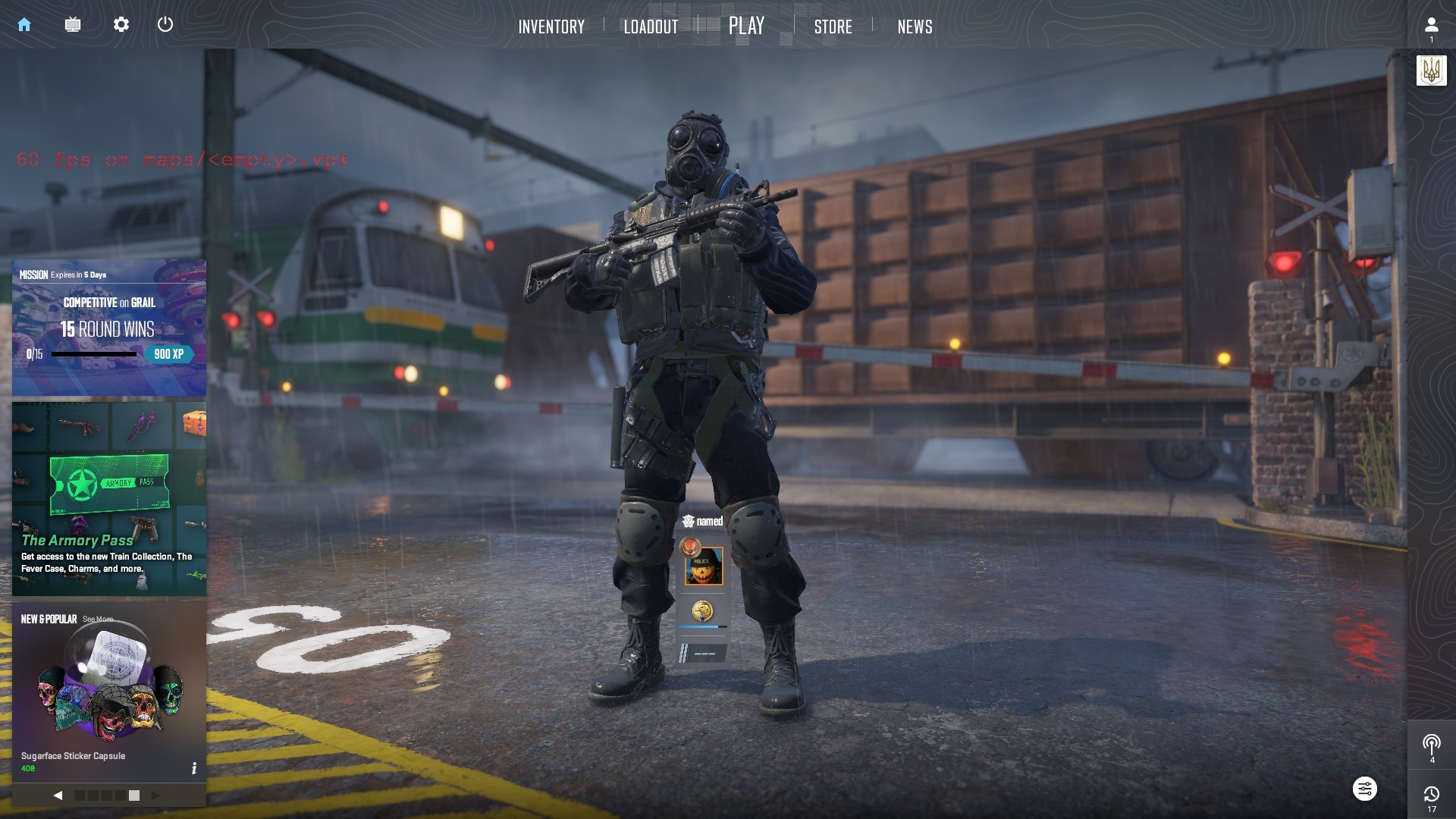Select the Play tab
Image resolution: width=1456 pixels, height=819 pixels.
pyautogui.click(x=746, y=26)
